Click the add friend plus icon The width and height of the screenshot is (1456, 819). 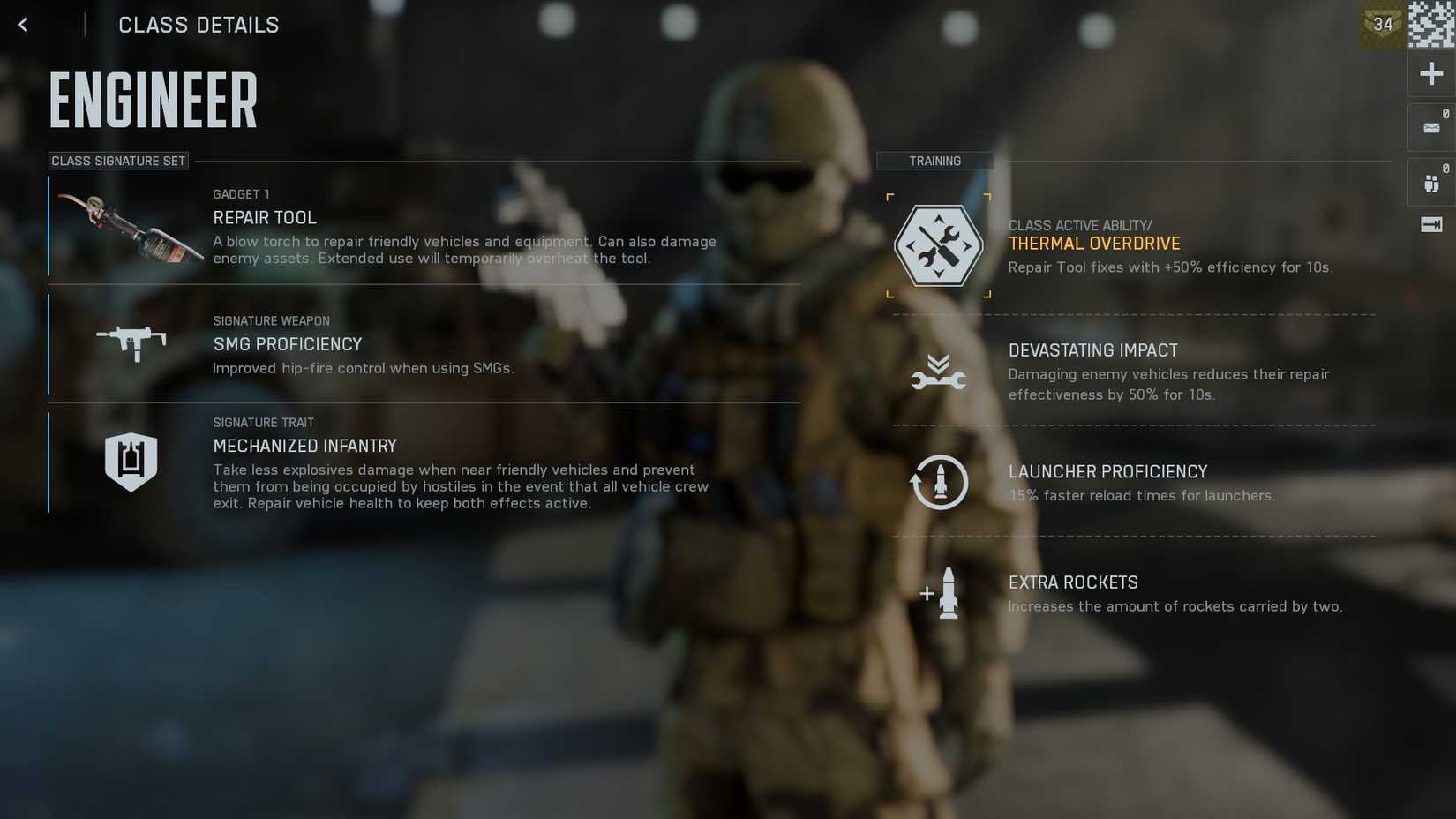[x=1430, y=73]
